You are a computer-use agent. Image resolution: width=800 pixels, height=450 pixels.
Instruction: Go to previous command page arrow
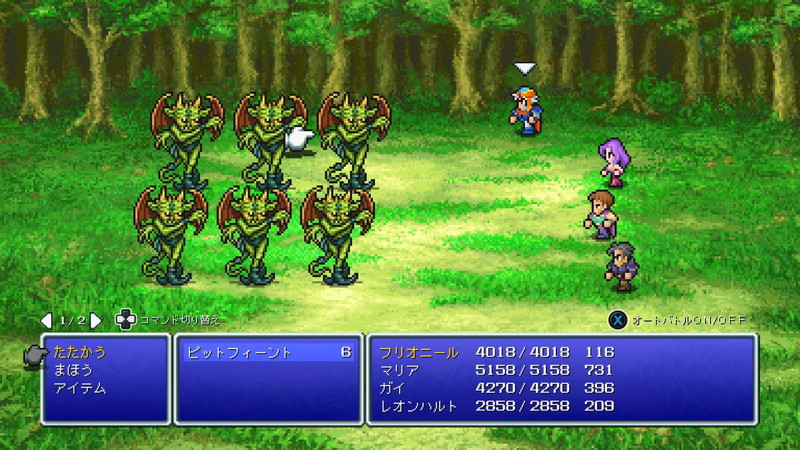click(x=46, y=320)
